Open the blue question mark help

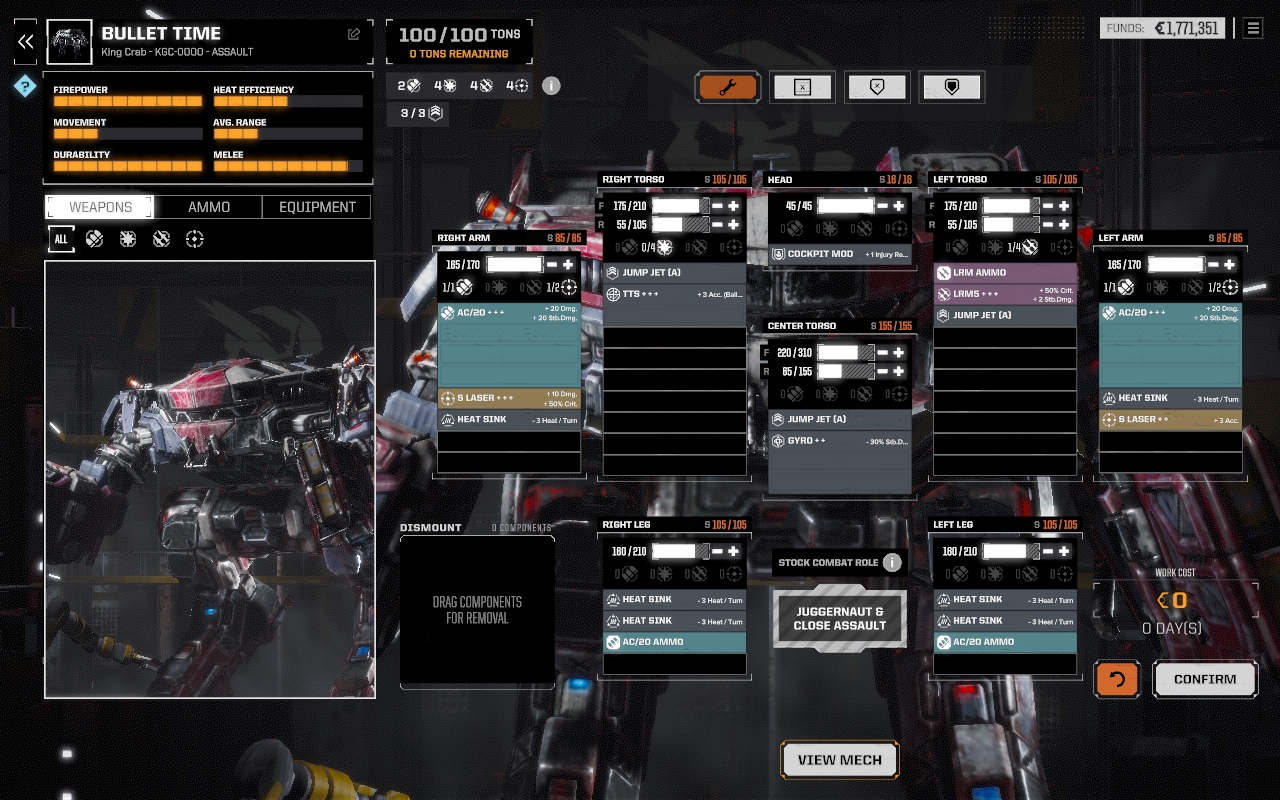pyautogui.click(x=25, y=86)
